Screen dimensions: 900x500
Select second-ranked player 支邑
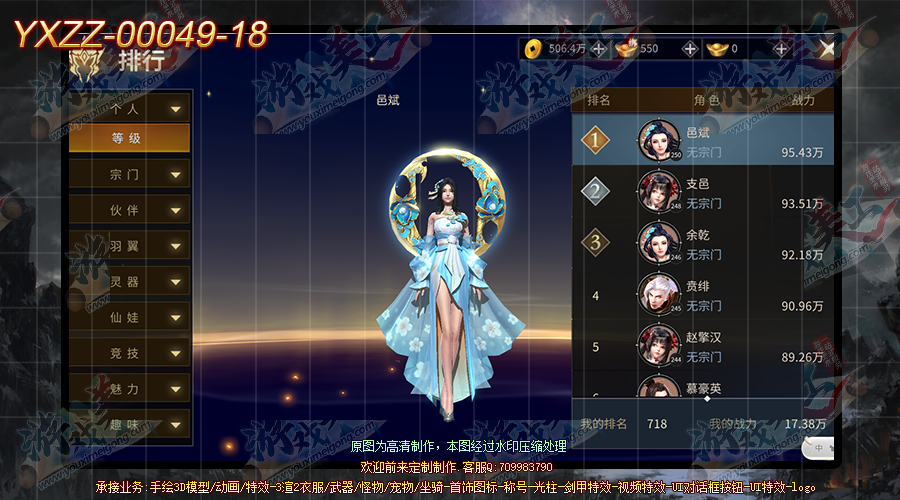tap(703, 192)
